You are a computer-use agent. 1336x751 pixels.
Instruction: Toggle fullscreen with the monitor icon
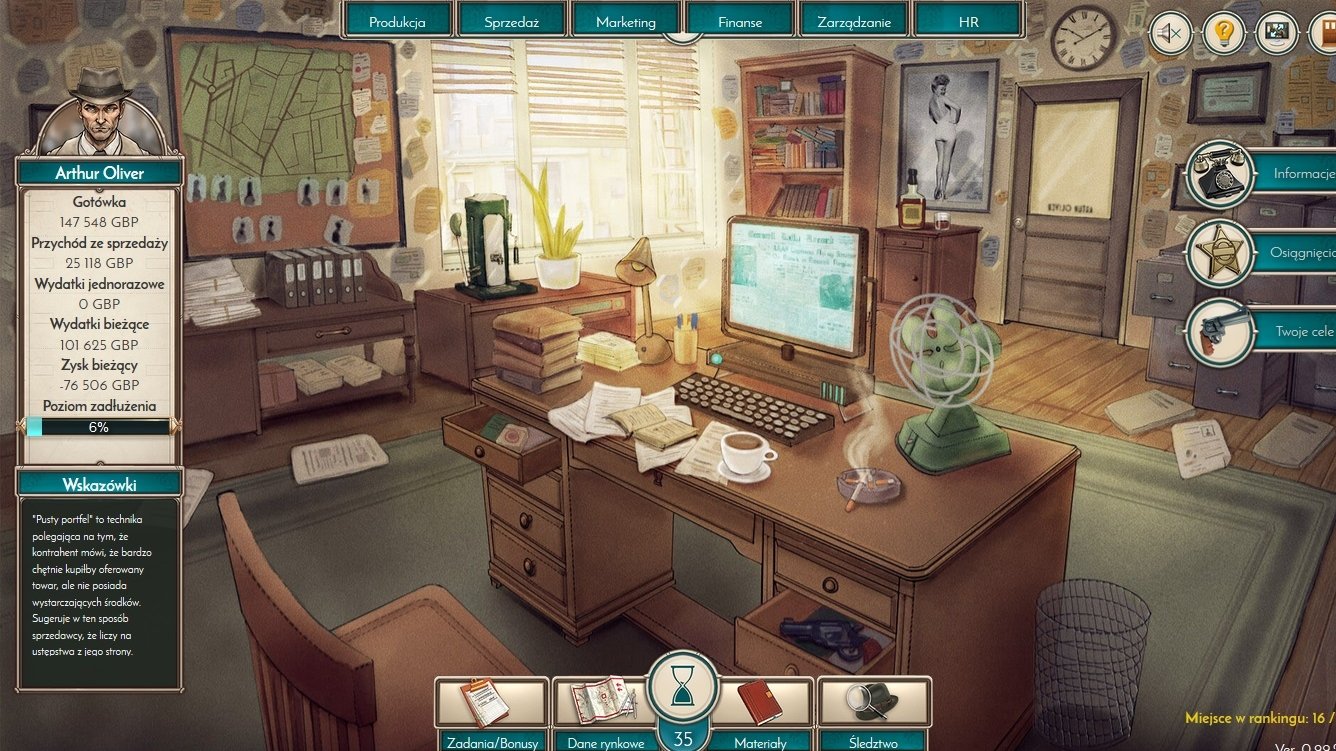[x=1276, y=33]
